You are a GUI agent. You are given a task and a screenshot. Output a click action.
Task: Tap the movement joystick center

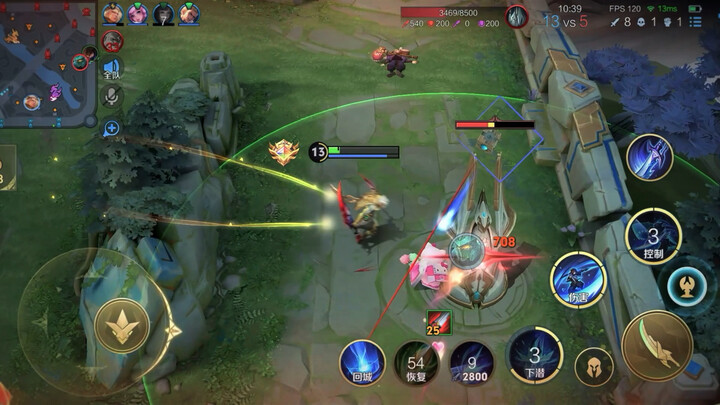pos(122,324)
